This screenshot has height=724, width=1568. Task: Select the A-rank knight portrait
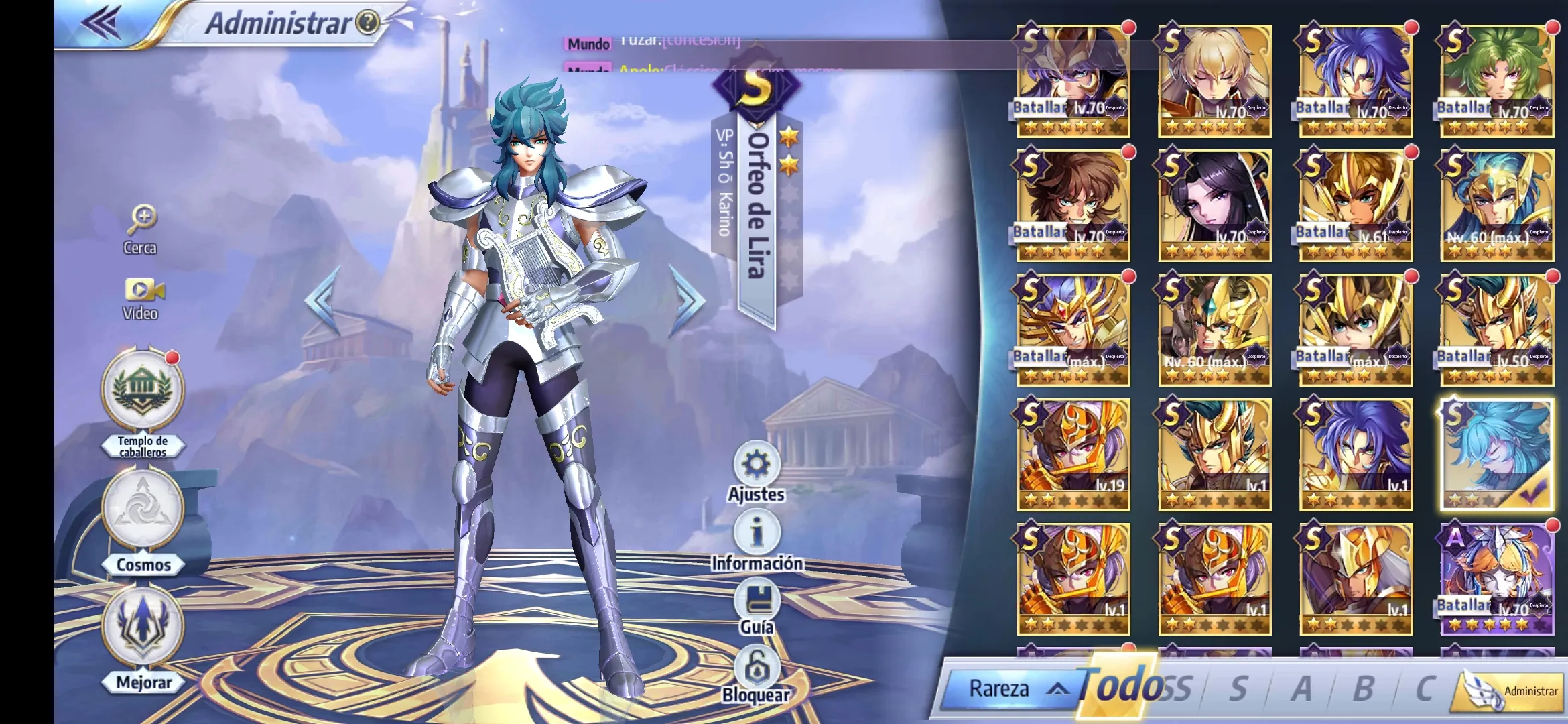point(1497,579)
